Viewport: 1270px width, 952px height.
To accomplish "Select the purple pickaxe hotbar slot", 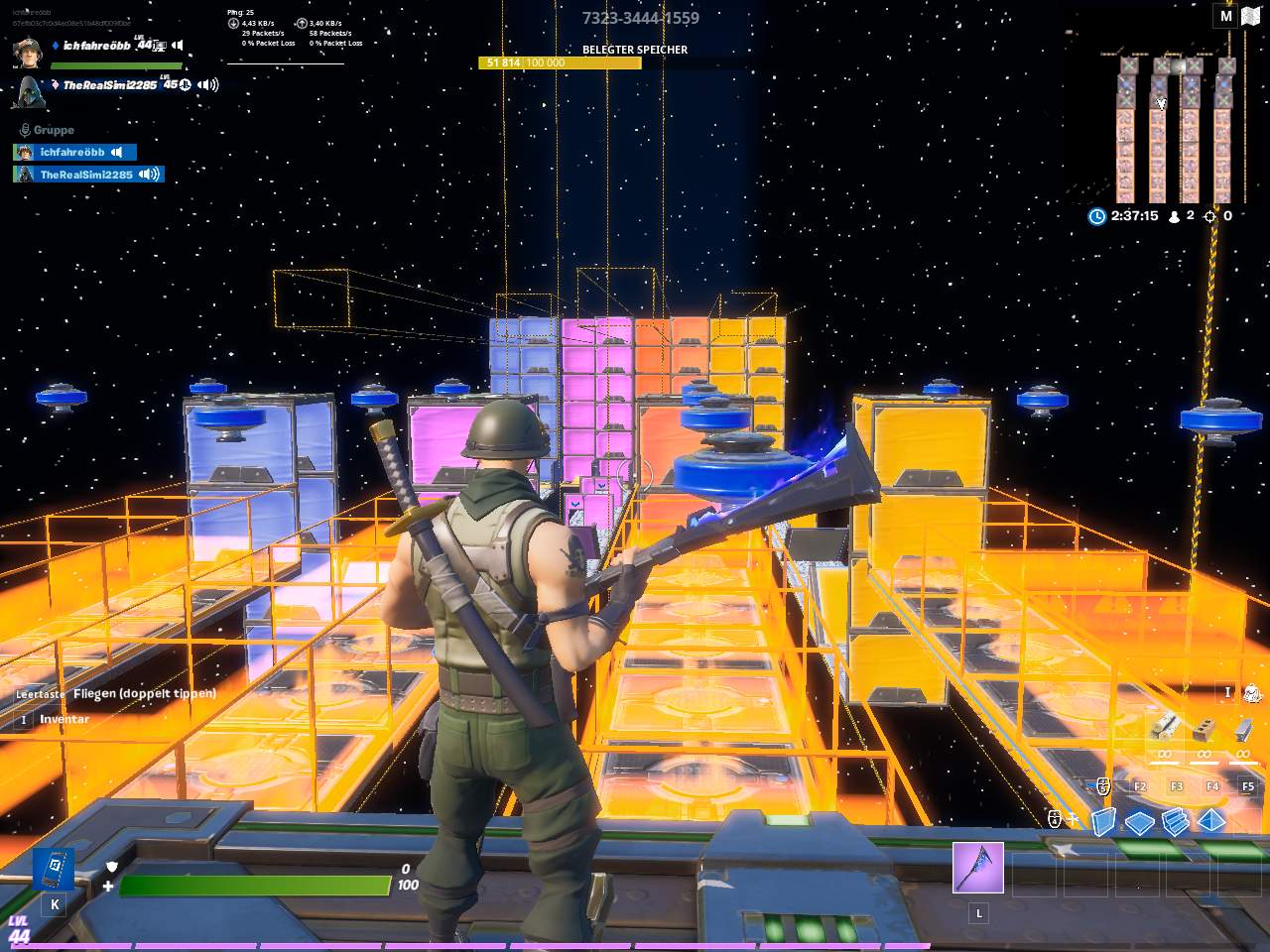I will [978, 868].
